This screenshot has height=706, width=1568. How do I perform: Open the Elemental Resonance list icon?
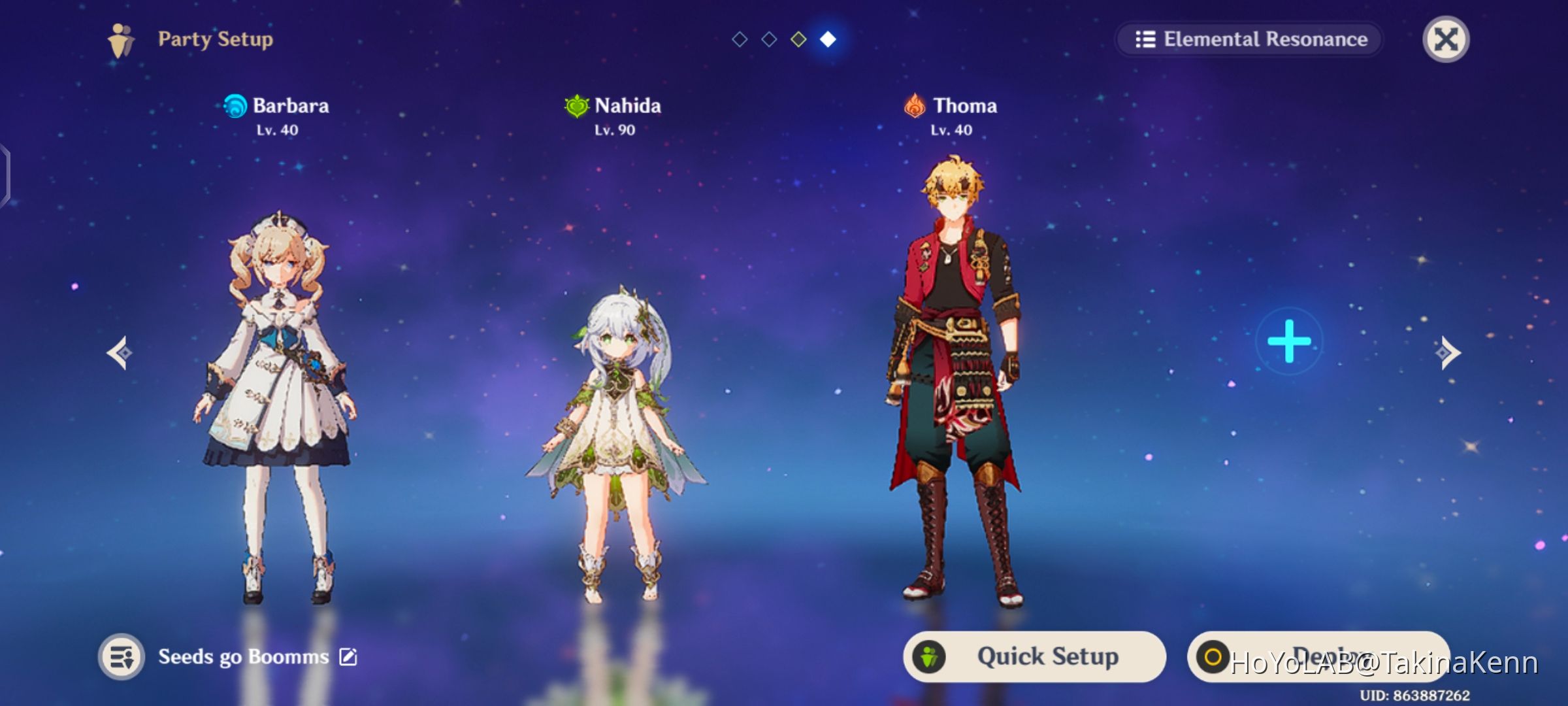[1145, 39]
